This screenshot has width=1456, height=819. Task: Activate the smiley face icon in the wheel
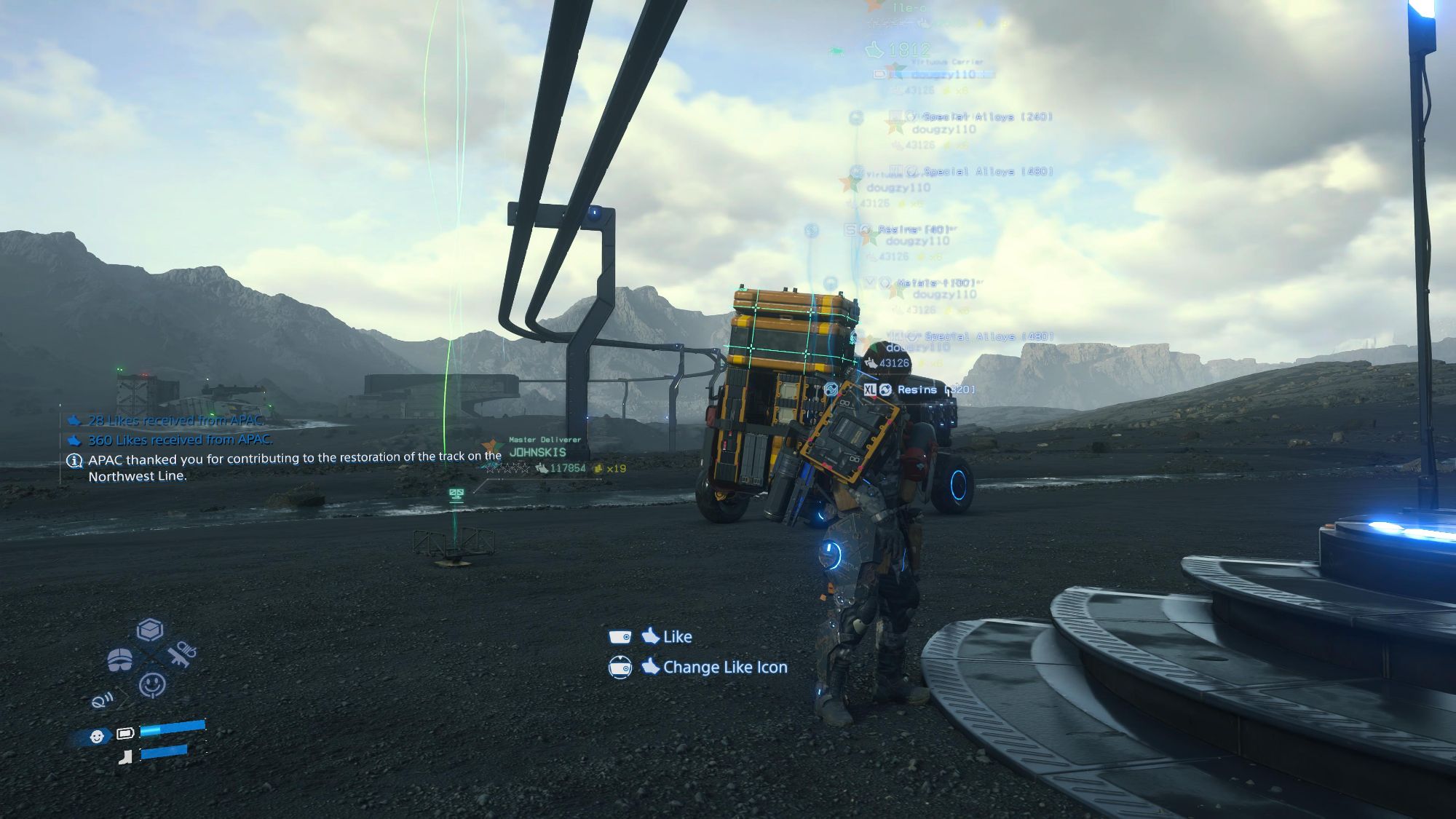pyautogui.click(x=152, y=684)
